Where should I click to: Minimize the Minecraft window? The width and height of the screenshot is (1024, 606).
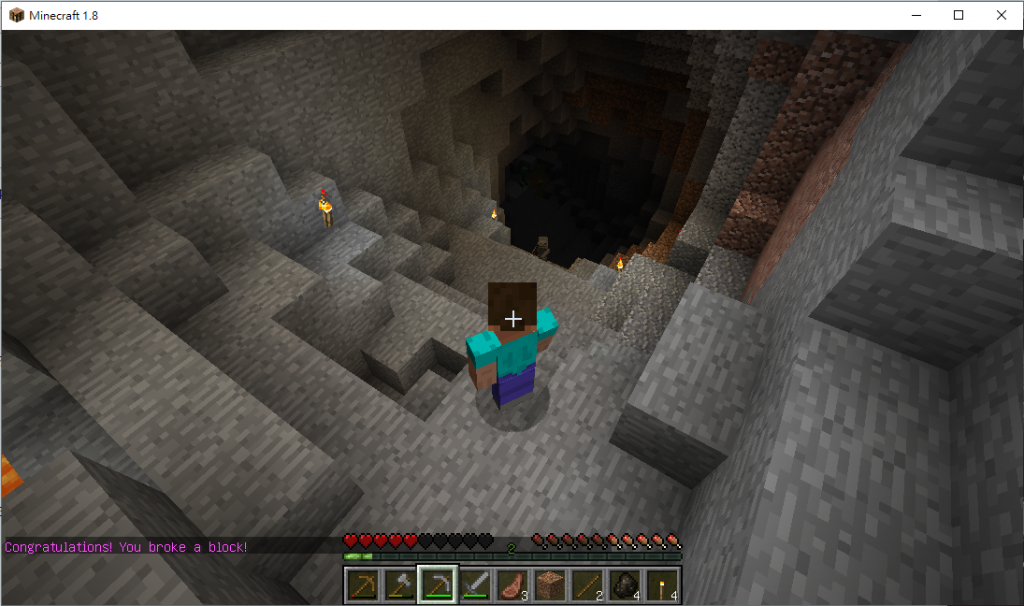pyautogui.click(x=916, y=15)
